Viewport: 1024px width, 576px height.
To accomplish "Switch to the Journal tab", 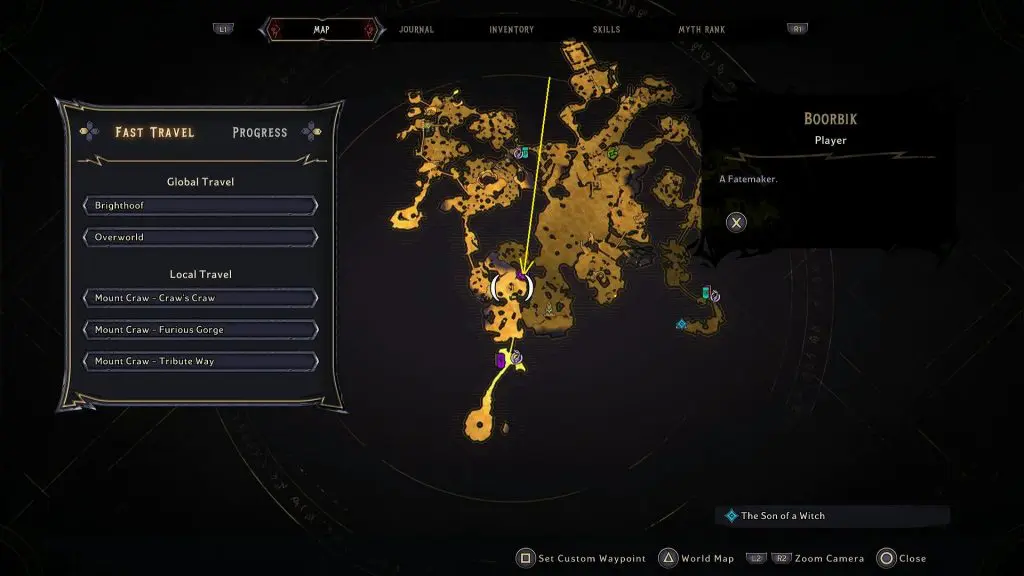I will coord(416,30).
